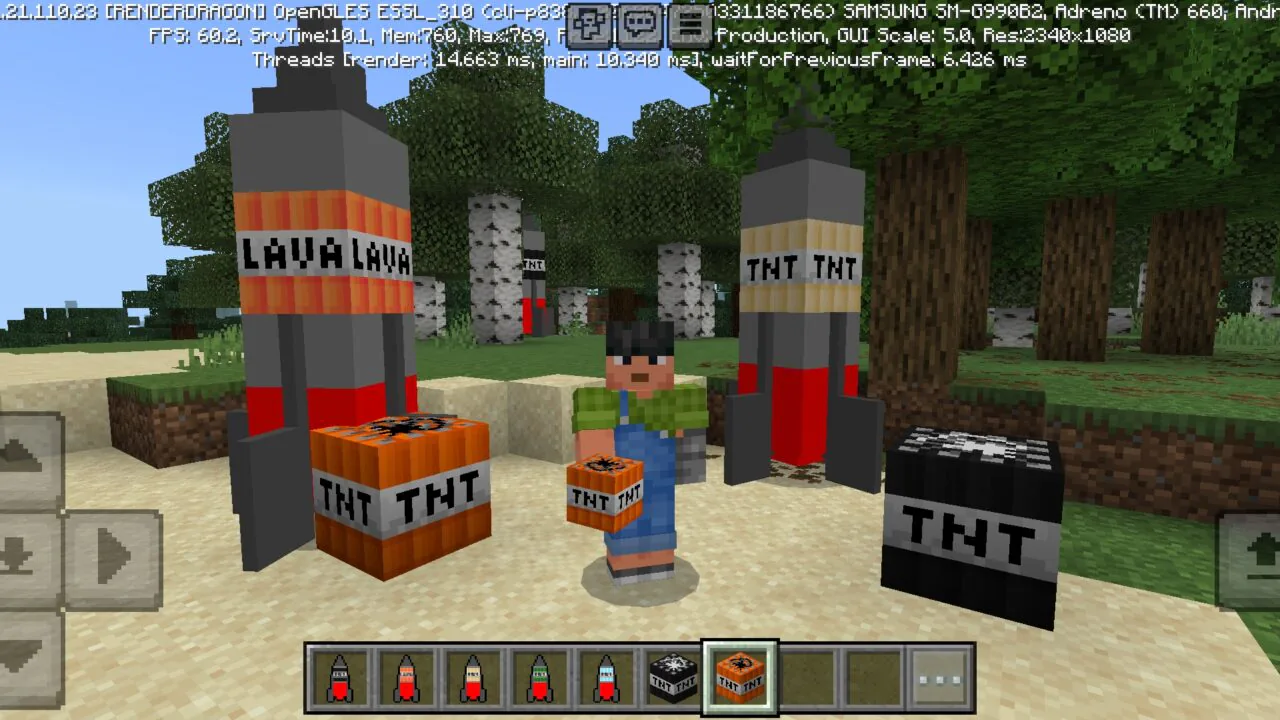Select the blue TNT rocket in slot five
The width and height of the screenshot is (1280, 720).
605,678
